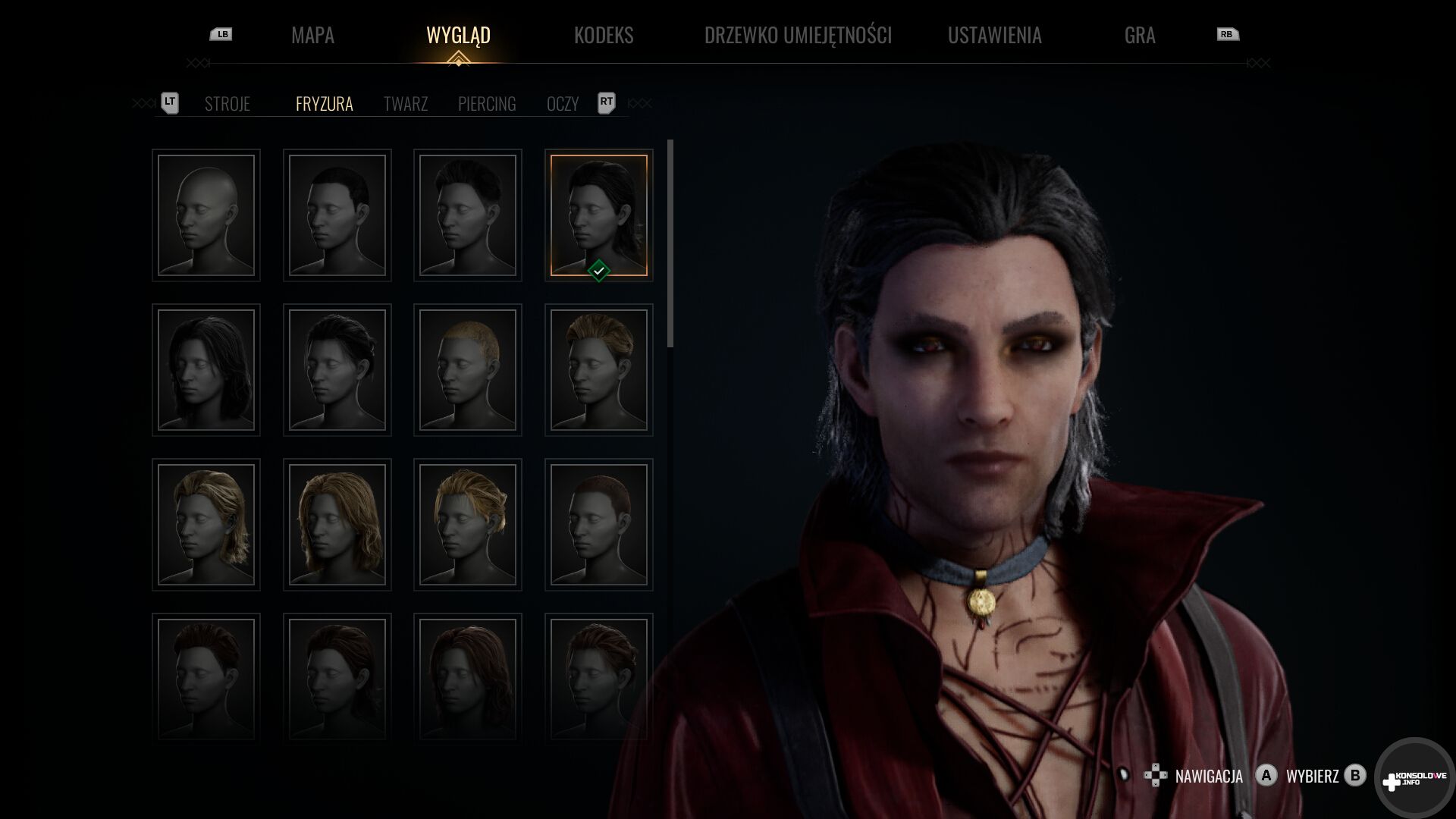
Task: Open the Mapa tab
Action: point(312,35)
